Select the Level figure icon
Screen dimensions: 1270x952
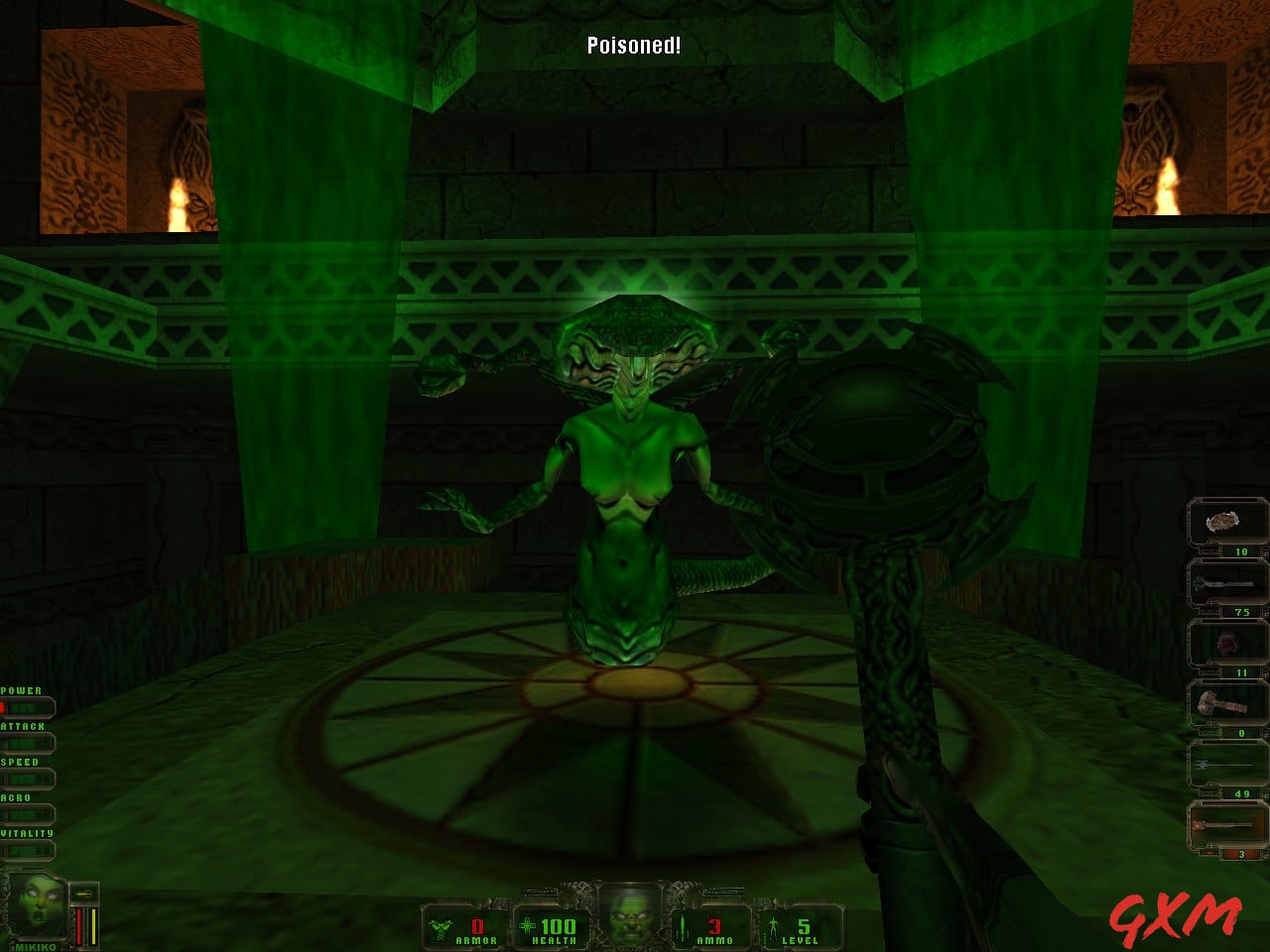click(775, 925)
